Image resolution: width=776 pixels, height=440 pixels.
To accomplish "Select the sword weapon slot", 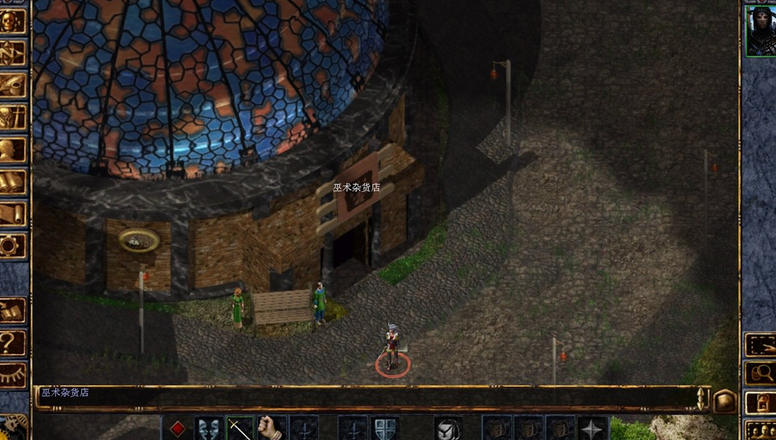I will [240, 428].
